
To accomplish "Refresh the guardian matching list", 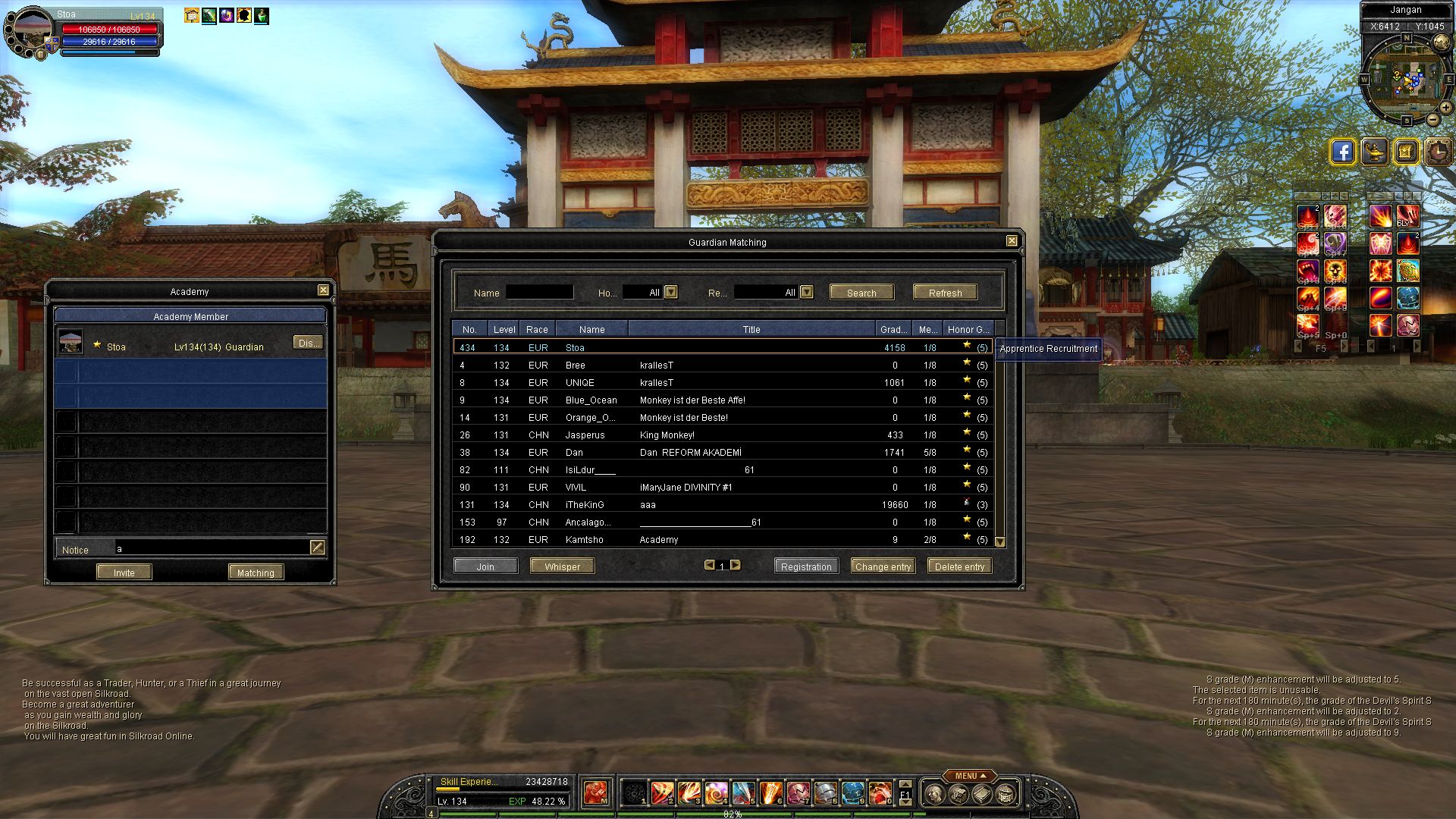I will pyautogui.click(x=945, y=293).
